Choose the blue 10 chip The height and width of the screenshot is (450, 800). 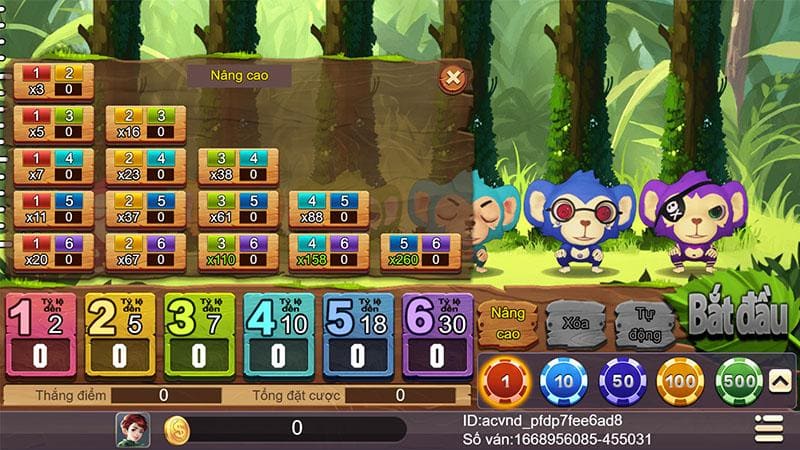click(x=563, y=381)
